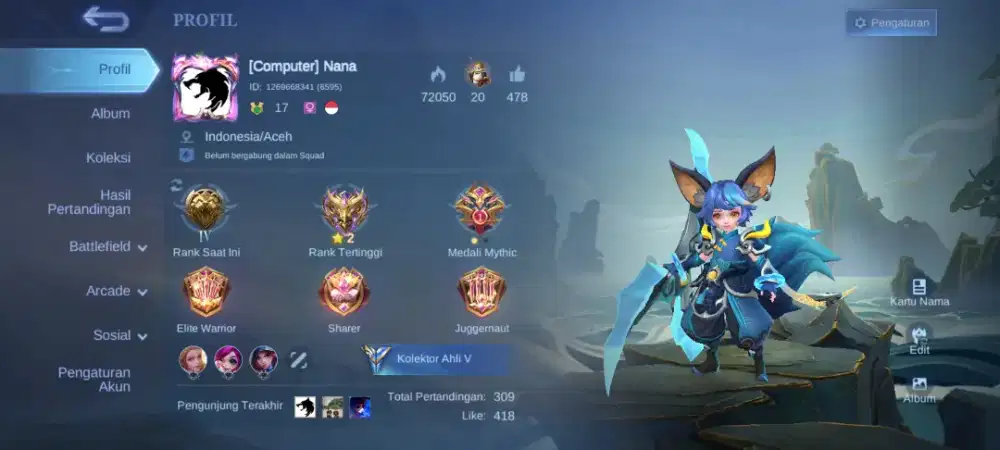Image resolution: width=1000 pixels, height=450 pixels.
Task: Open Pengaturan Akun account settings
Action: [94, 379]
